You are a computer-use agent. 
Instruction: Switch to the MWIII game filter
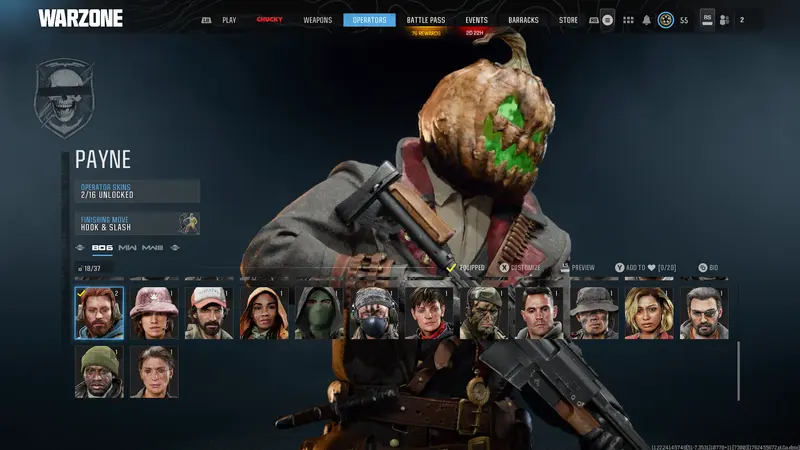tap(152, 248)
